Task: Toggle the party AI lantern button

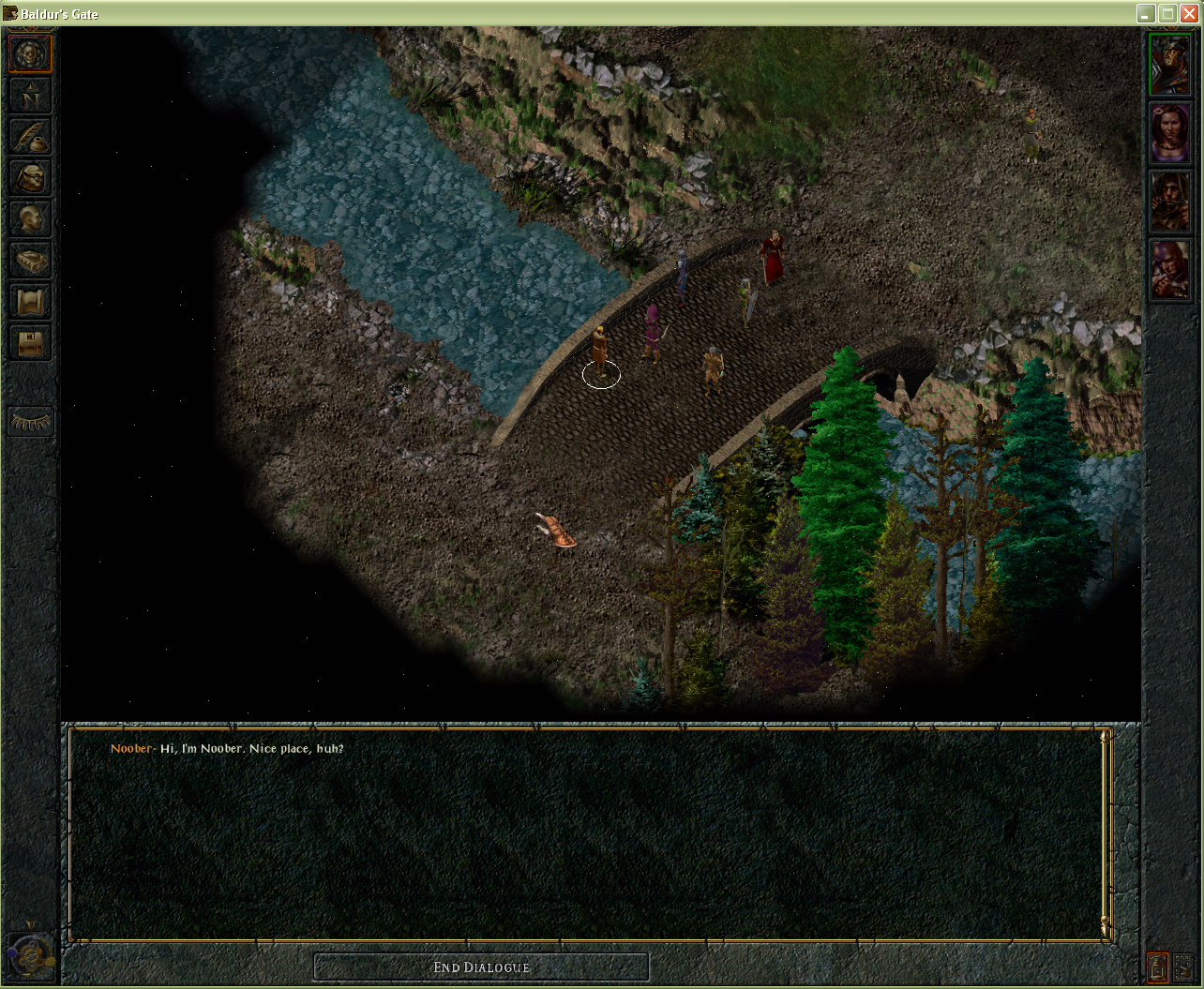Action: pyautogui.click(x=1158, y=967)
